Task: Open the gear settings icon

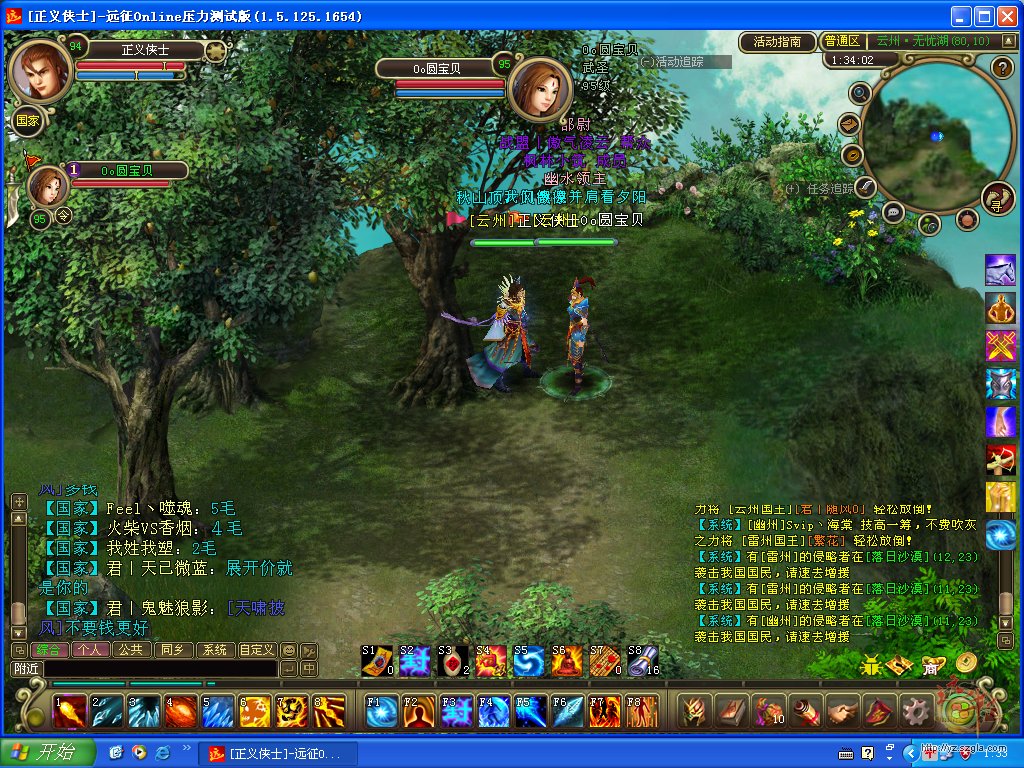Action: click(915, 711)
